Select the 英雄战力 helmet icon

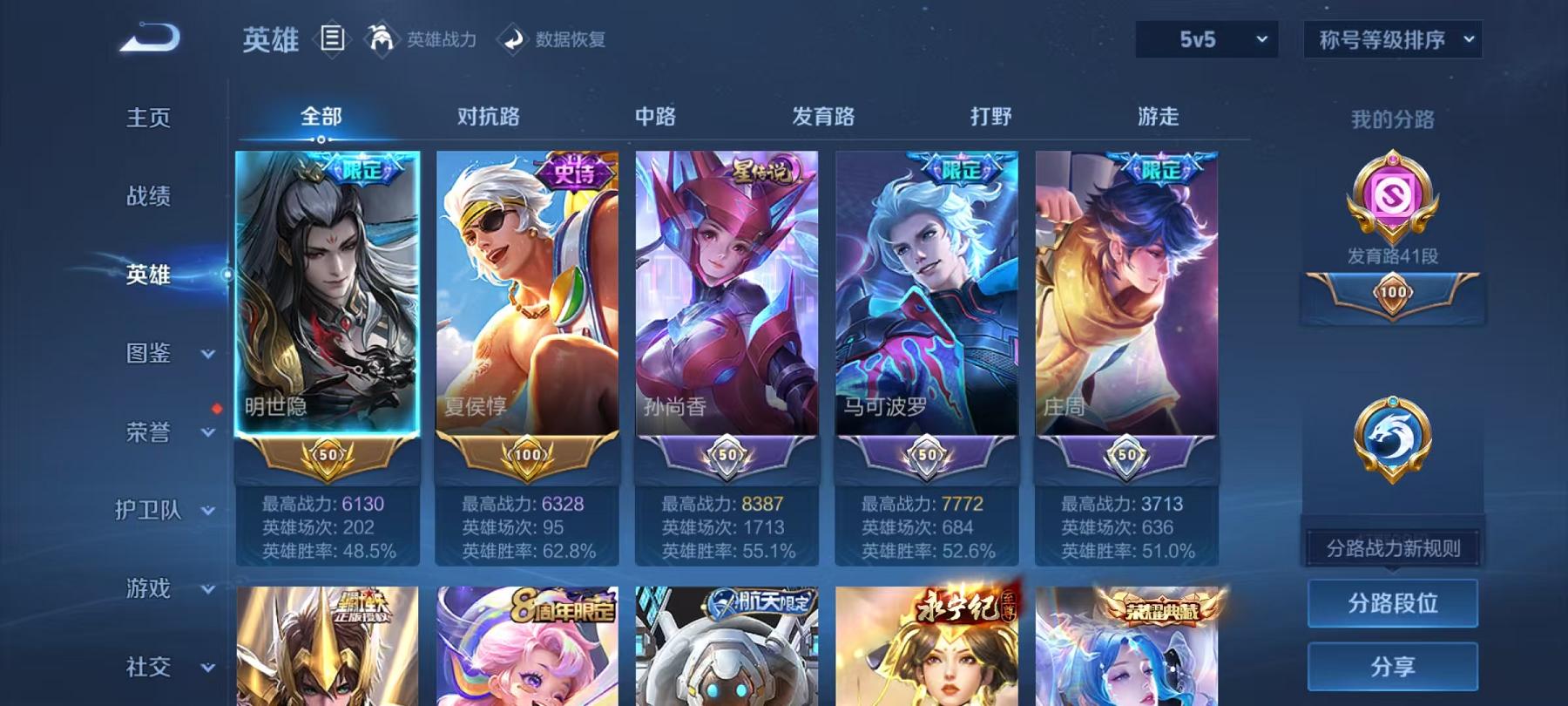pyautogui.click(x=381, y=38)
